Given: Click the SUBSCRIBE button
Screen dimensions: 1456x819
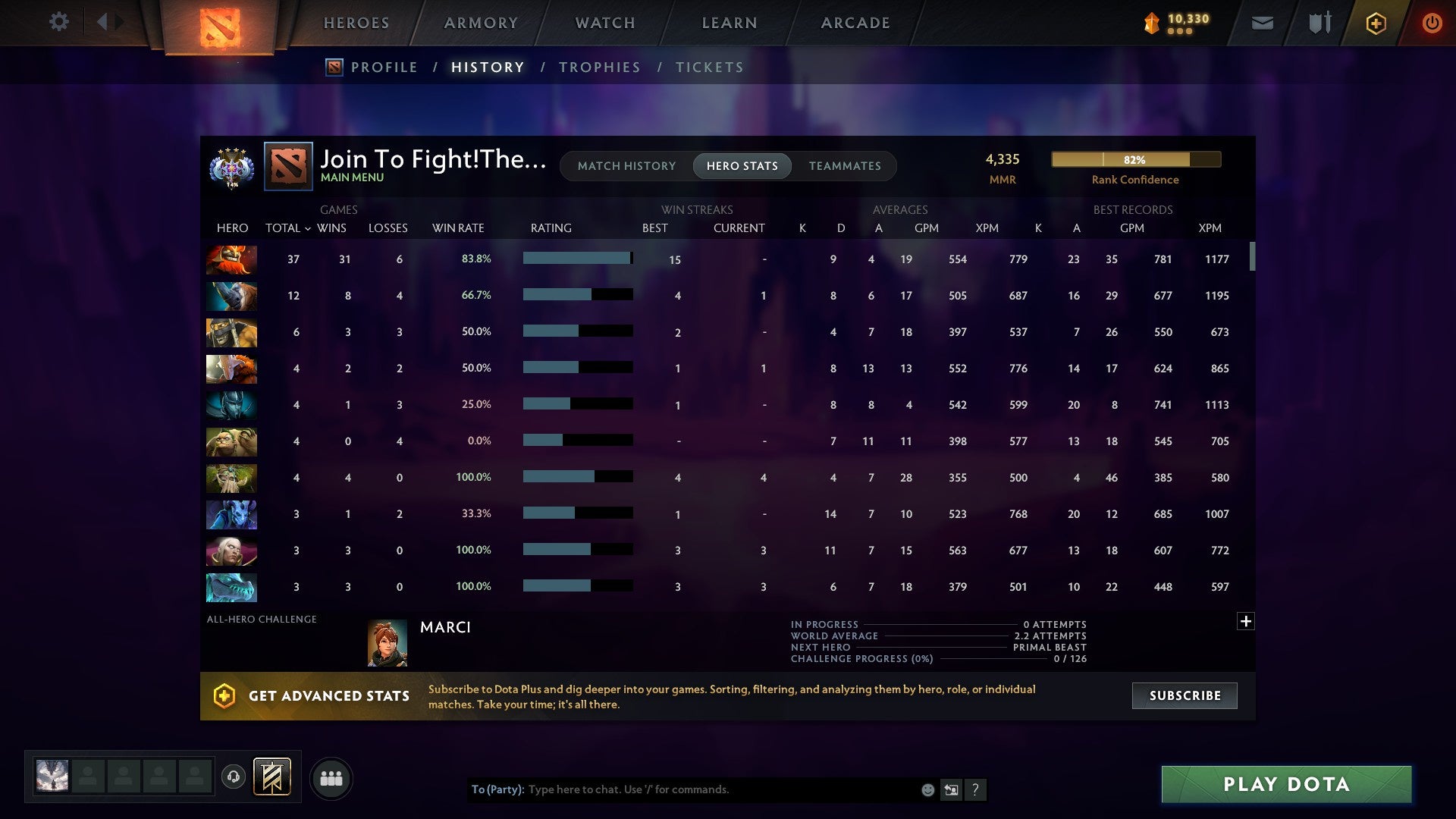Looking at the screenshot, I should pos(1183,695).
